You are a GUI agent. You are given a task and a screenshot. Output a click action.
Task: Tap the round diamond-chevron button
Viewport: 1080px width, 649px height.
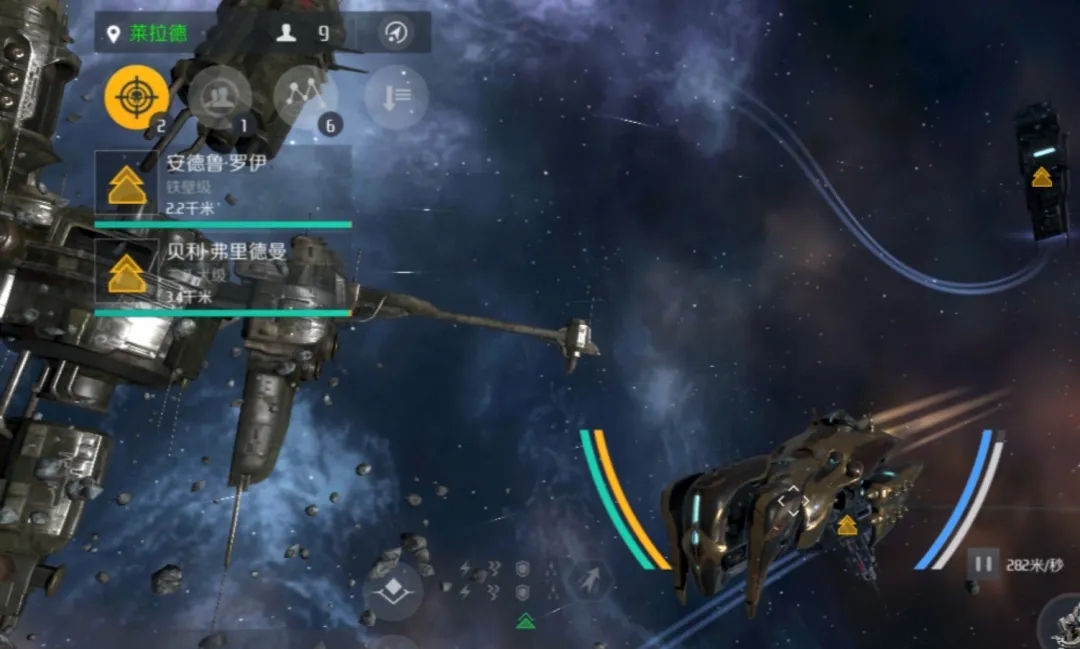click(x=393, y=590)
